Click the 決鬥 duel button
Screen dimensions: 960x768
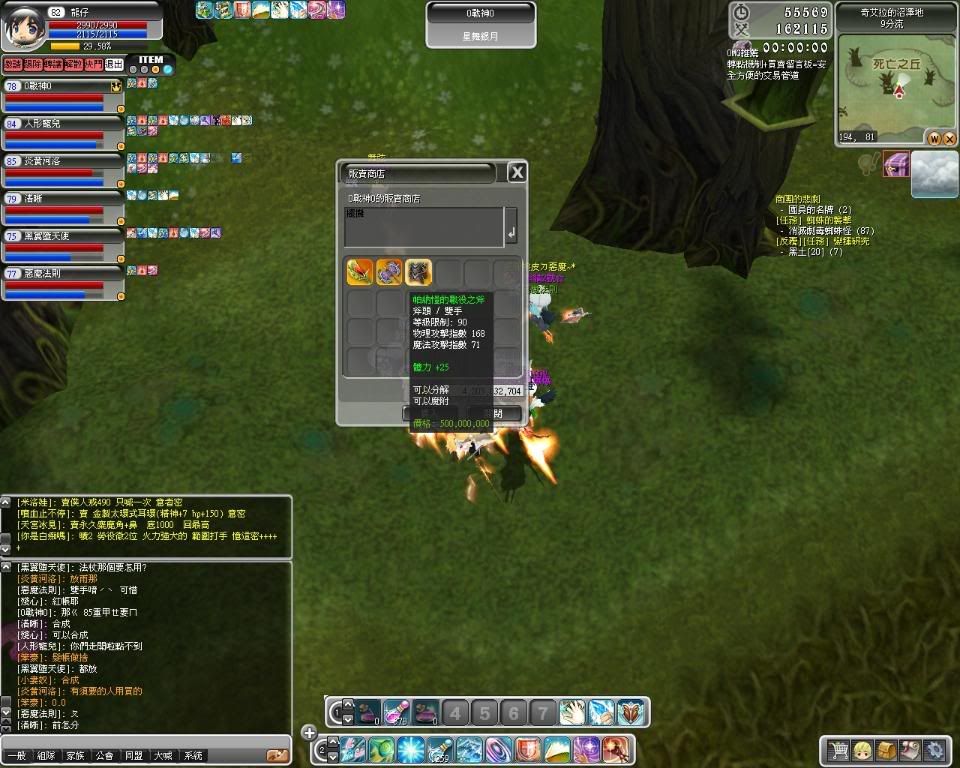coord(93,64)
